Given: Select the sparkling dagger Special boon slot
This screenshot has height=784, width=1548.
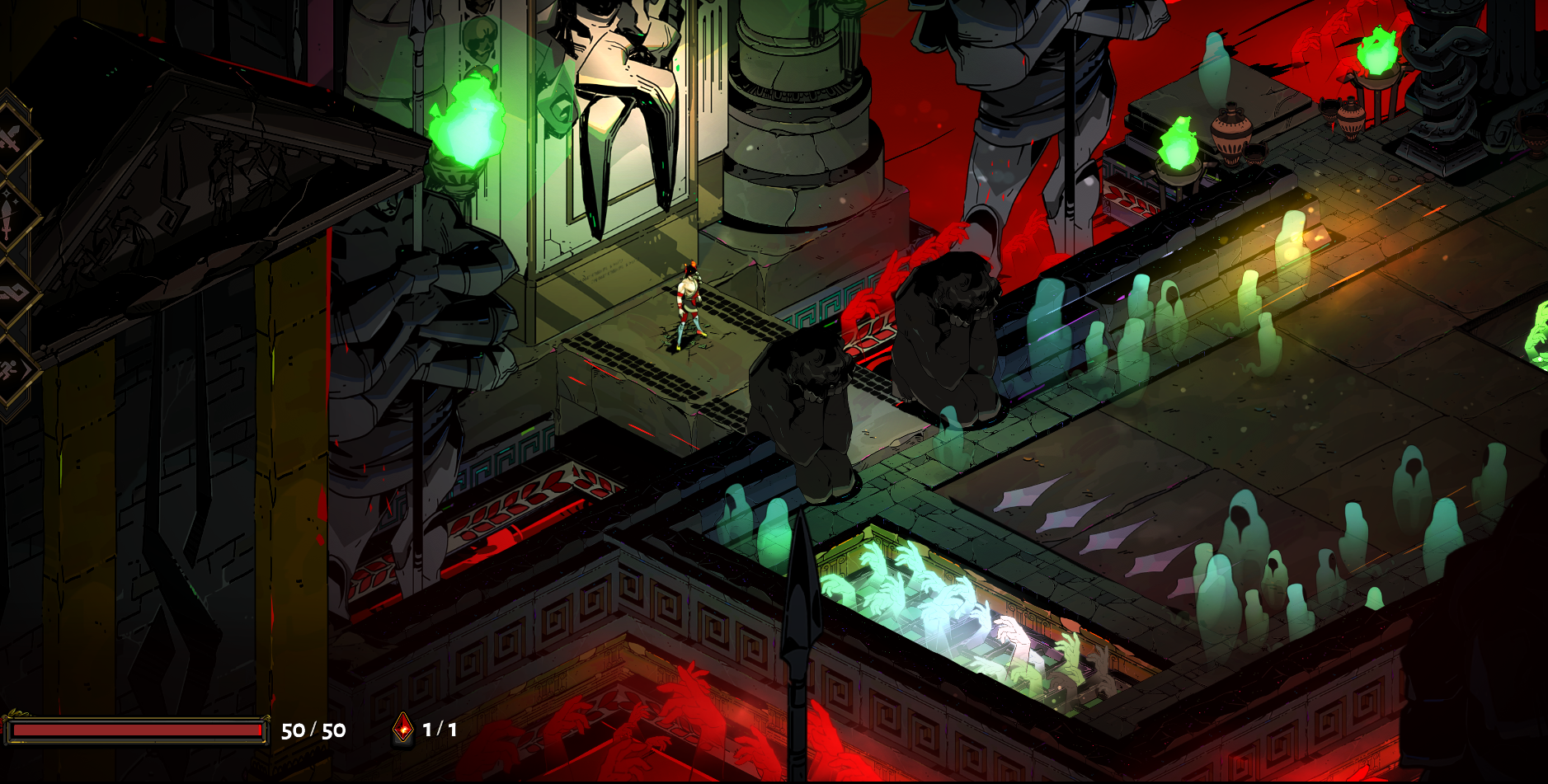Looking at the screenshot, I should (x=8, y=216).
